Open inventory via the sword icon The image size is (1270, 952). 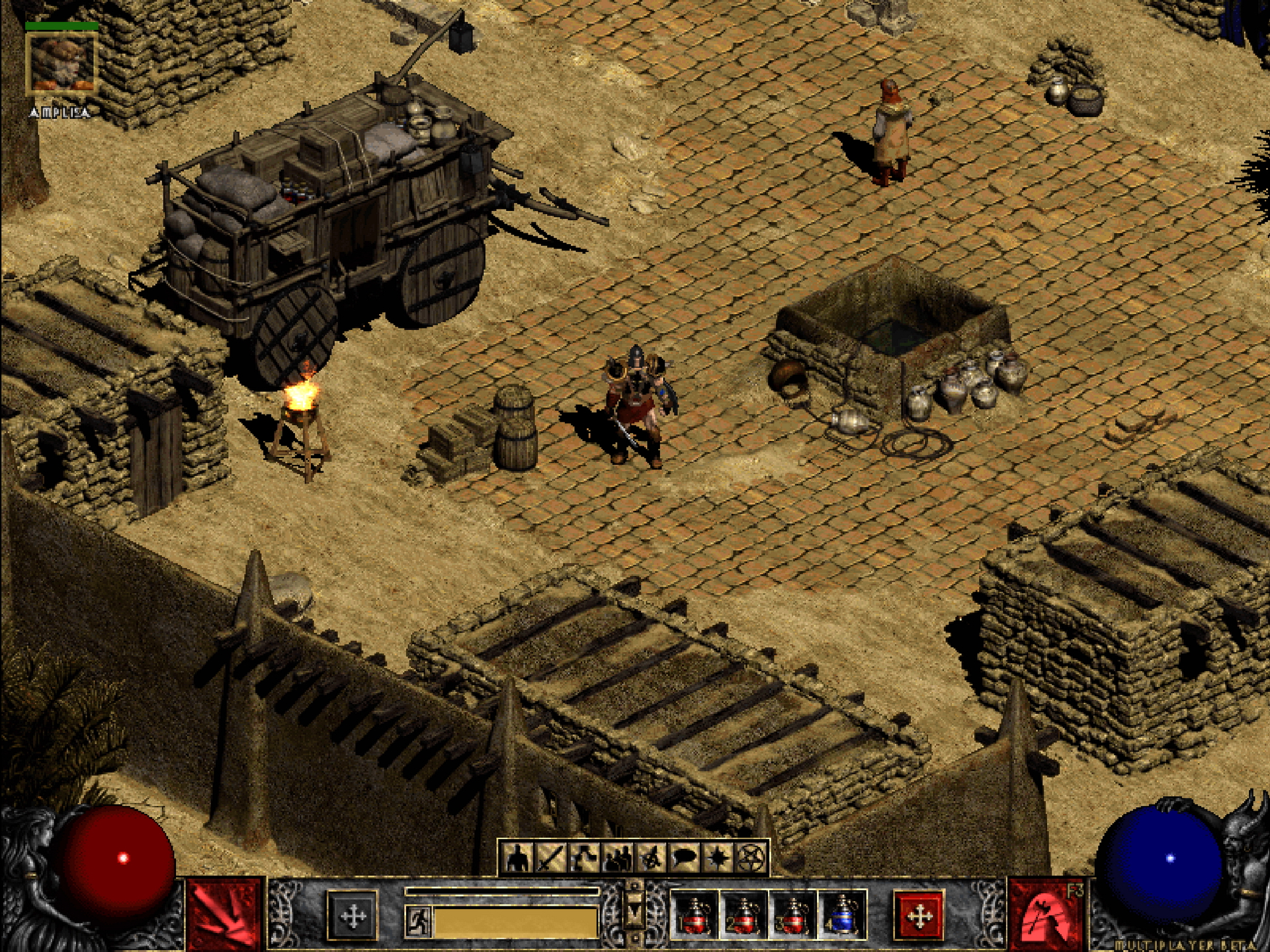(550, 857)
